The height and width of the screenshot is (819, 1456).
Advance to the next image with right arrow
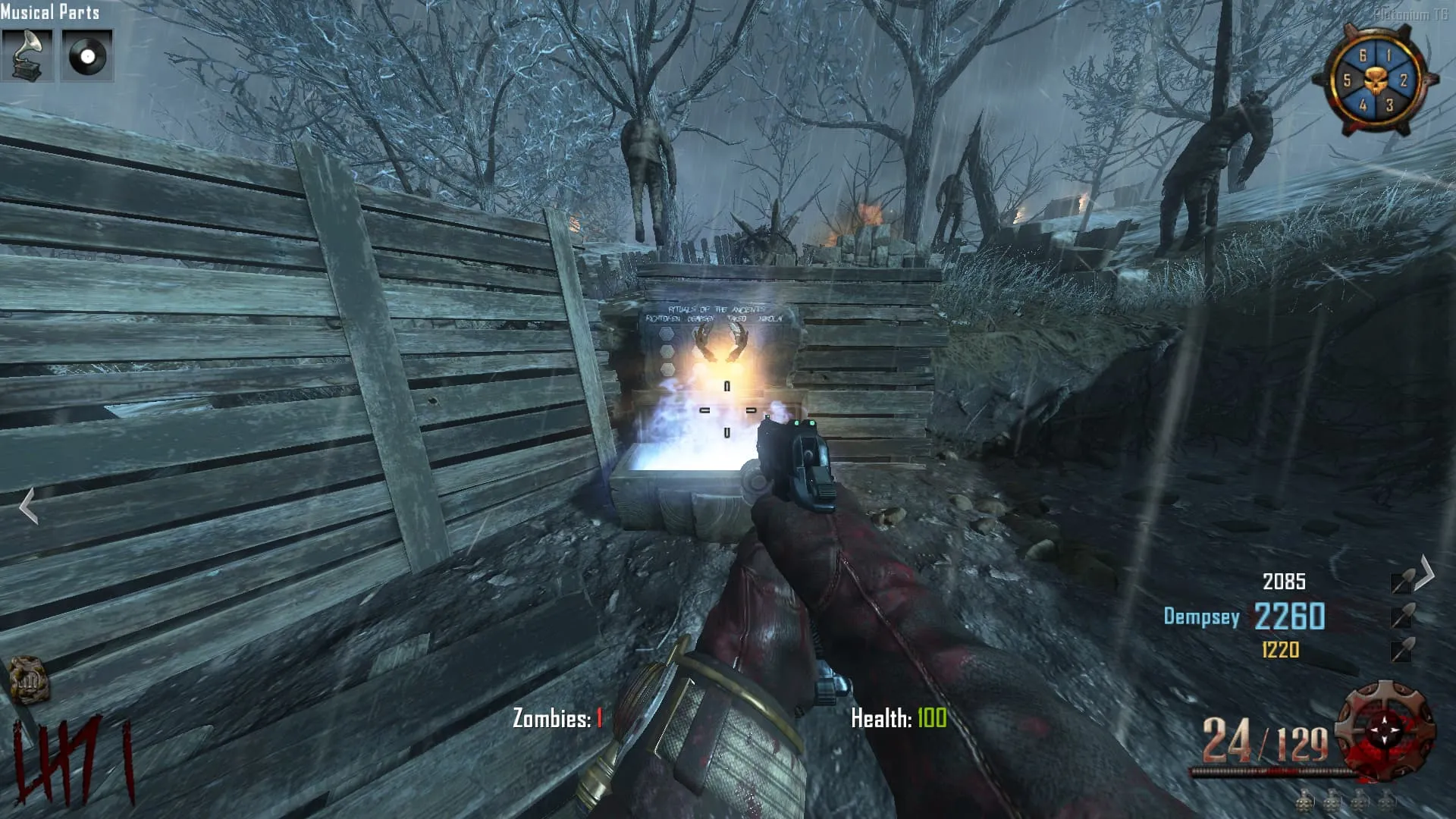pos(1426,572)
